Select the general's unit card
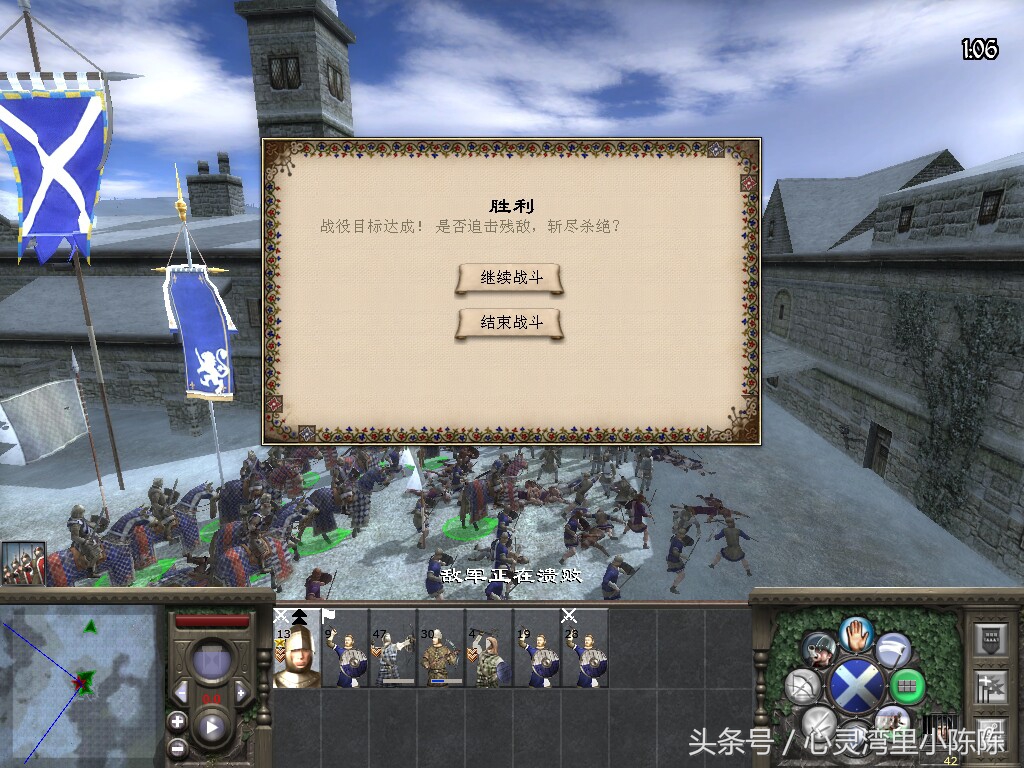The height and width of the screenshot is (768, 1024). (297, 648)
